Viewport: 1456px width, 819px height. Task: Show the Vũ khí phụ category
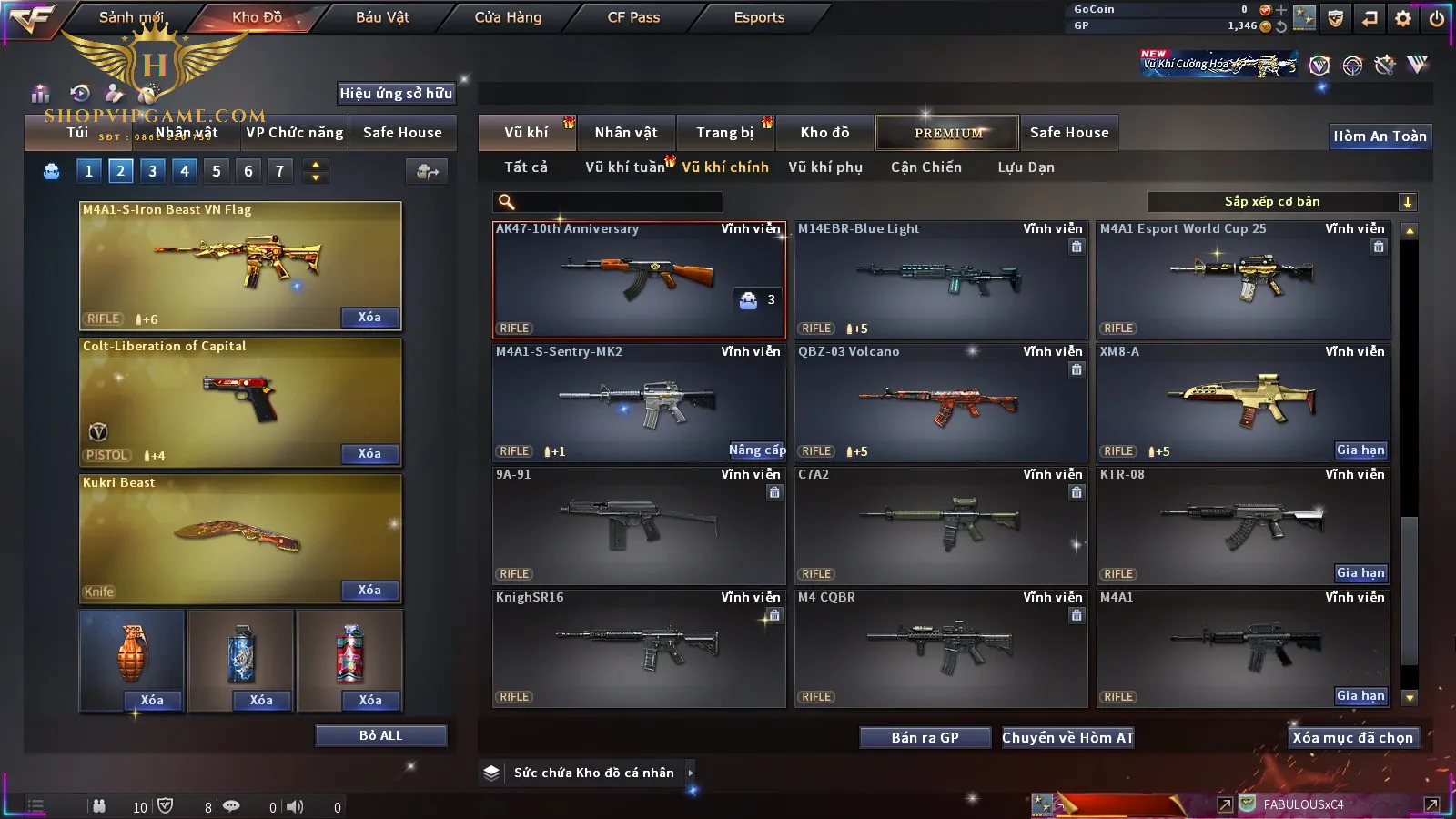coord(825,167)
